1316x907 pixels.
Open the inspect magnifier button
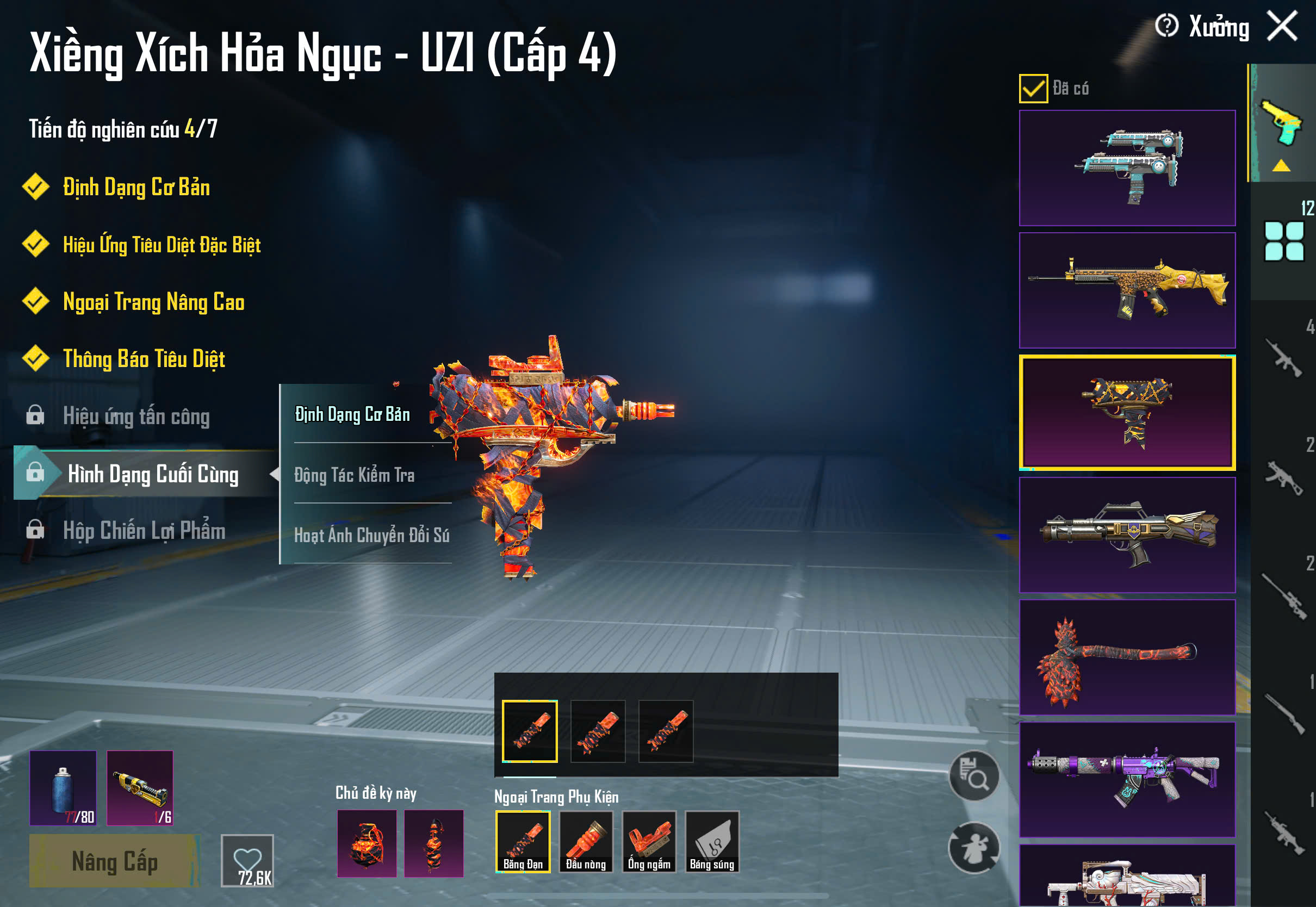pos(974,775)
